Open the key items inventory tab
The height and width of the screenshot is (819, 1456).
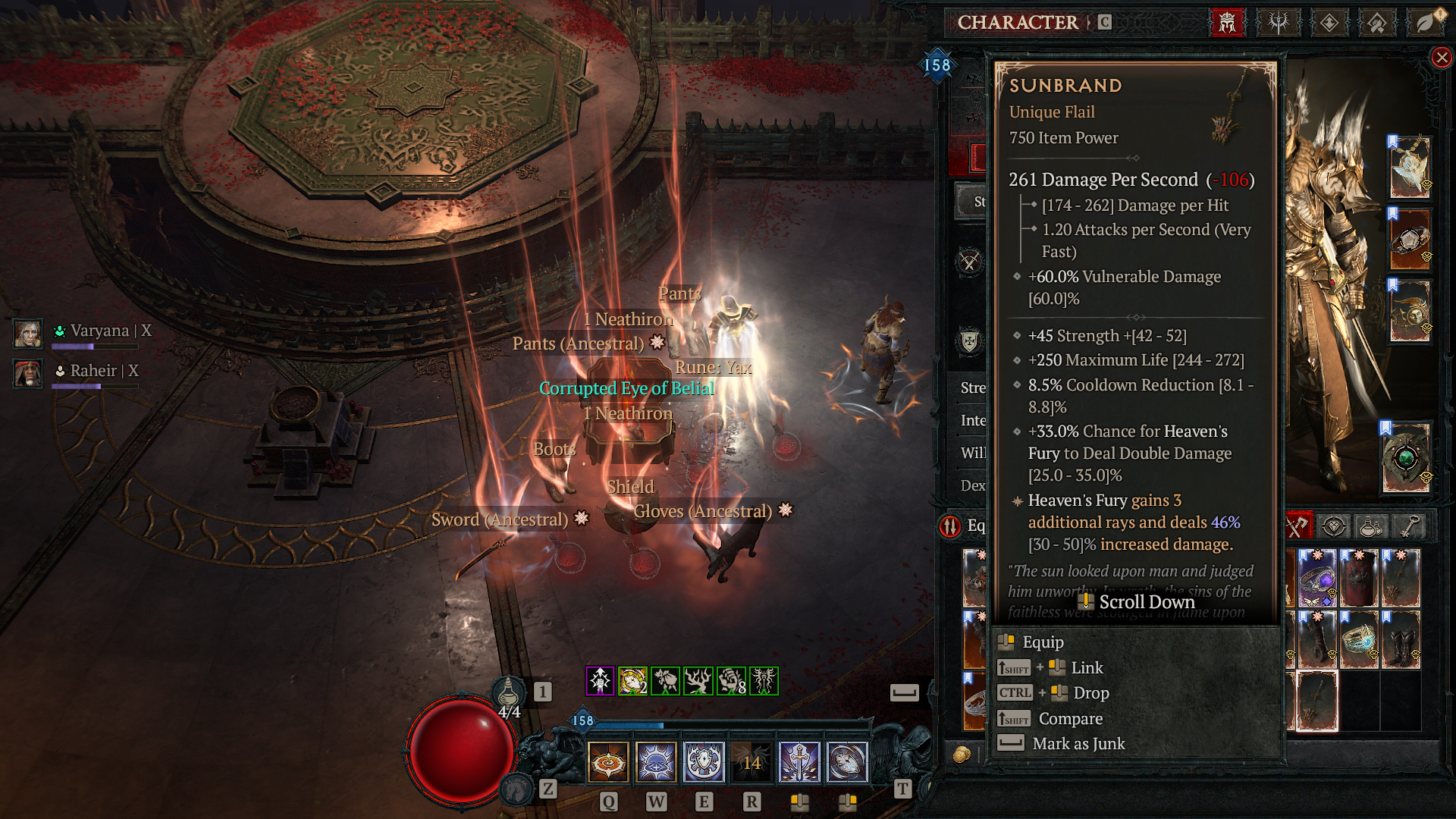click(x=1410, y=526)
